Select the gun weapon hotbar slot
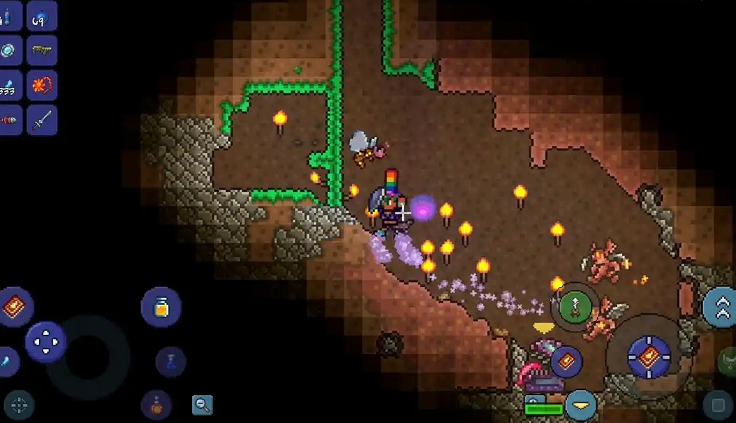 (42, 50)
